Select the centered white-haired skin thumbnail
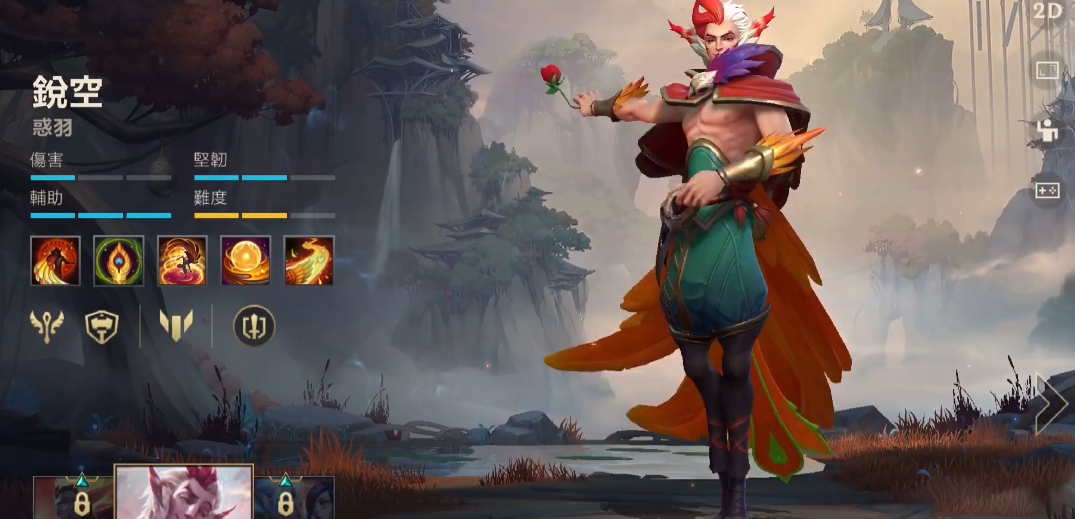The image size is (1075, 519). coord(184,492)
